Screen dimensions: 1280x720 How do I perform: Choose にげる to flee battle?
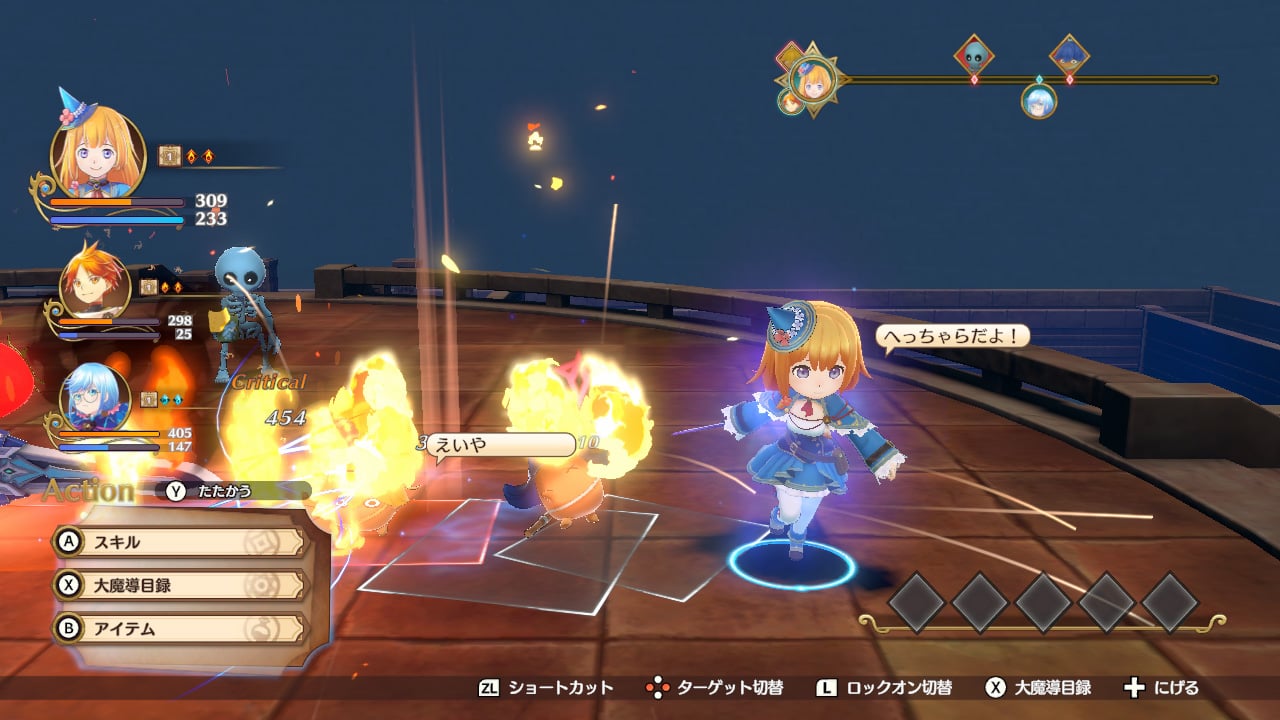tap(1162, 688)
